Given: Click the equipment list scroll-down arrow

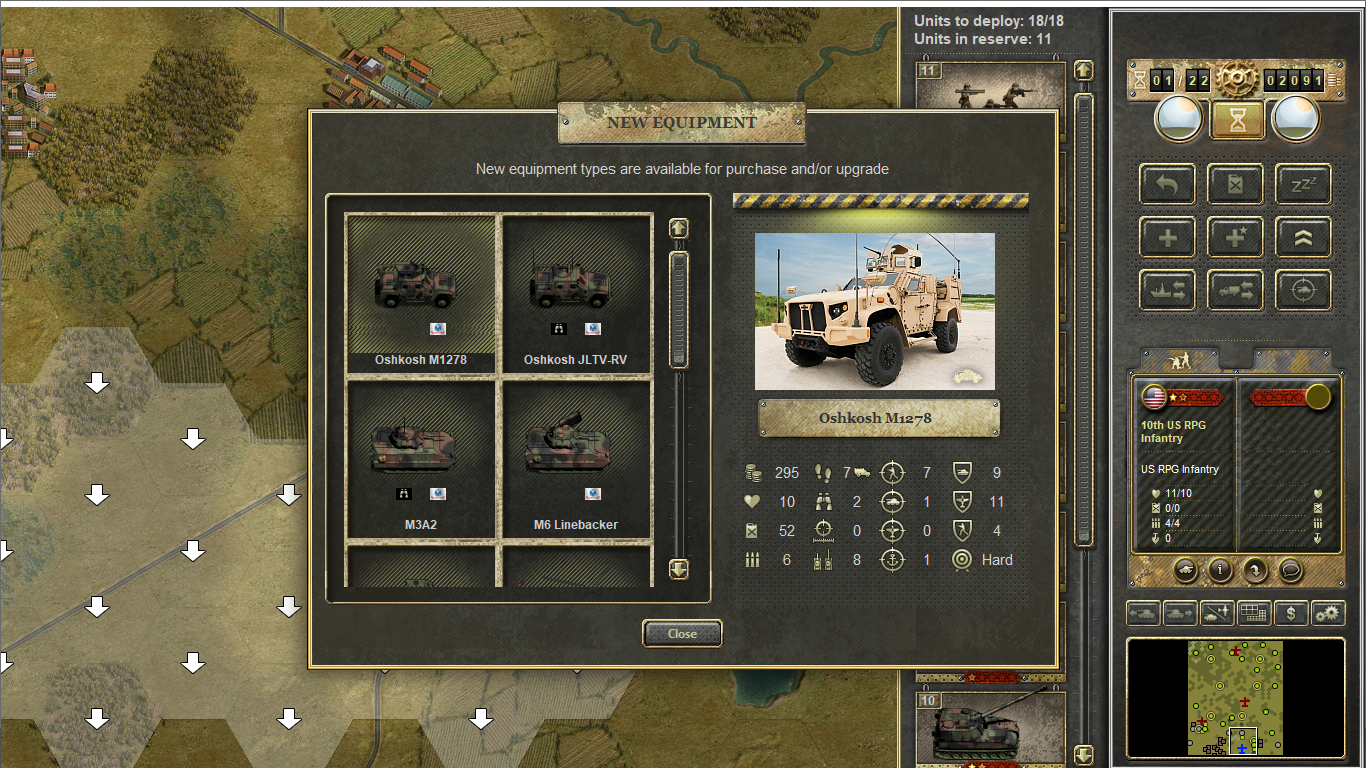Looking at the screenshot, I should tap(679, 569).
